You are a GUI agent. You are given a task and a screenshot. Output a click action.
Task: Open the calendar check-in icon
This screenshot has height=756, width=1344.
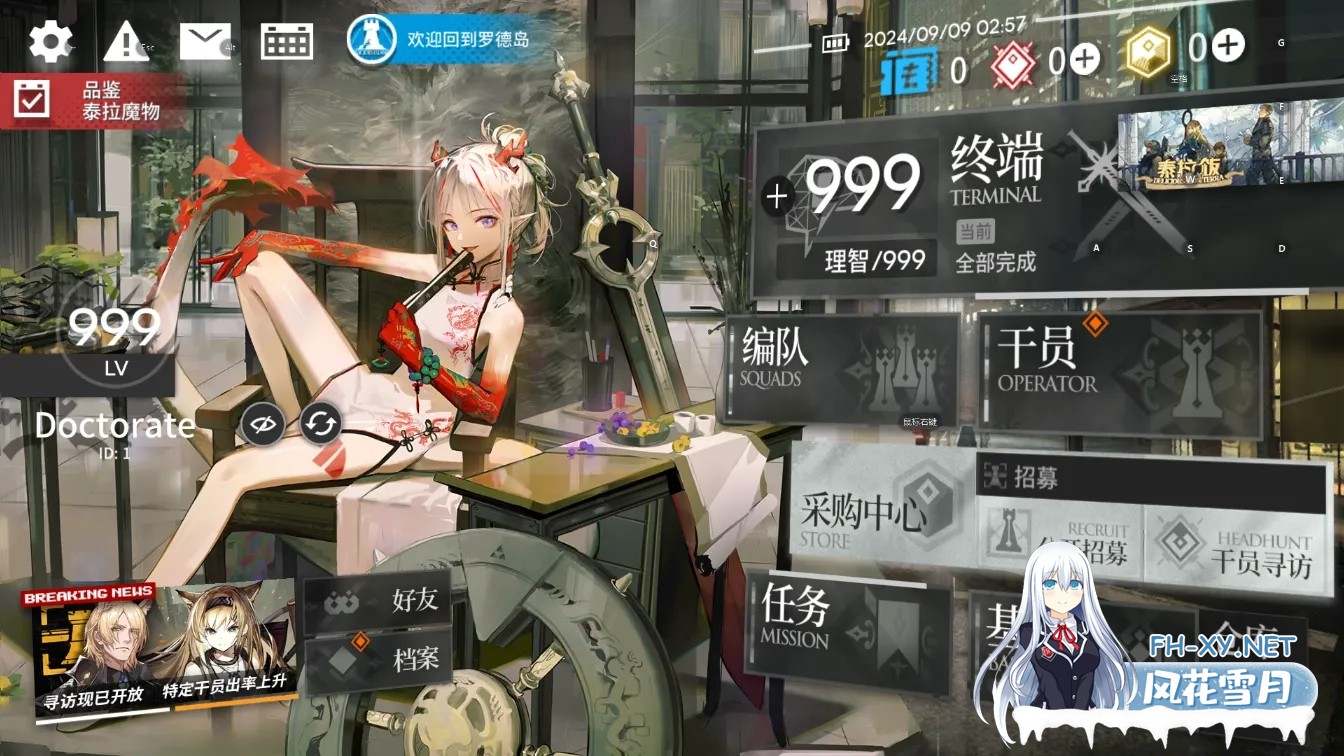[x=287, y=41]
